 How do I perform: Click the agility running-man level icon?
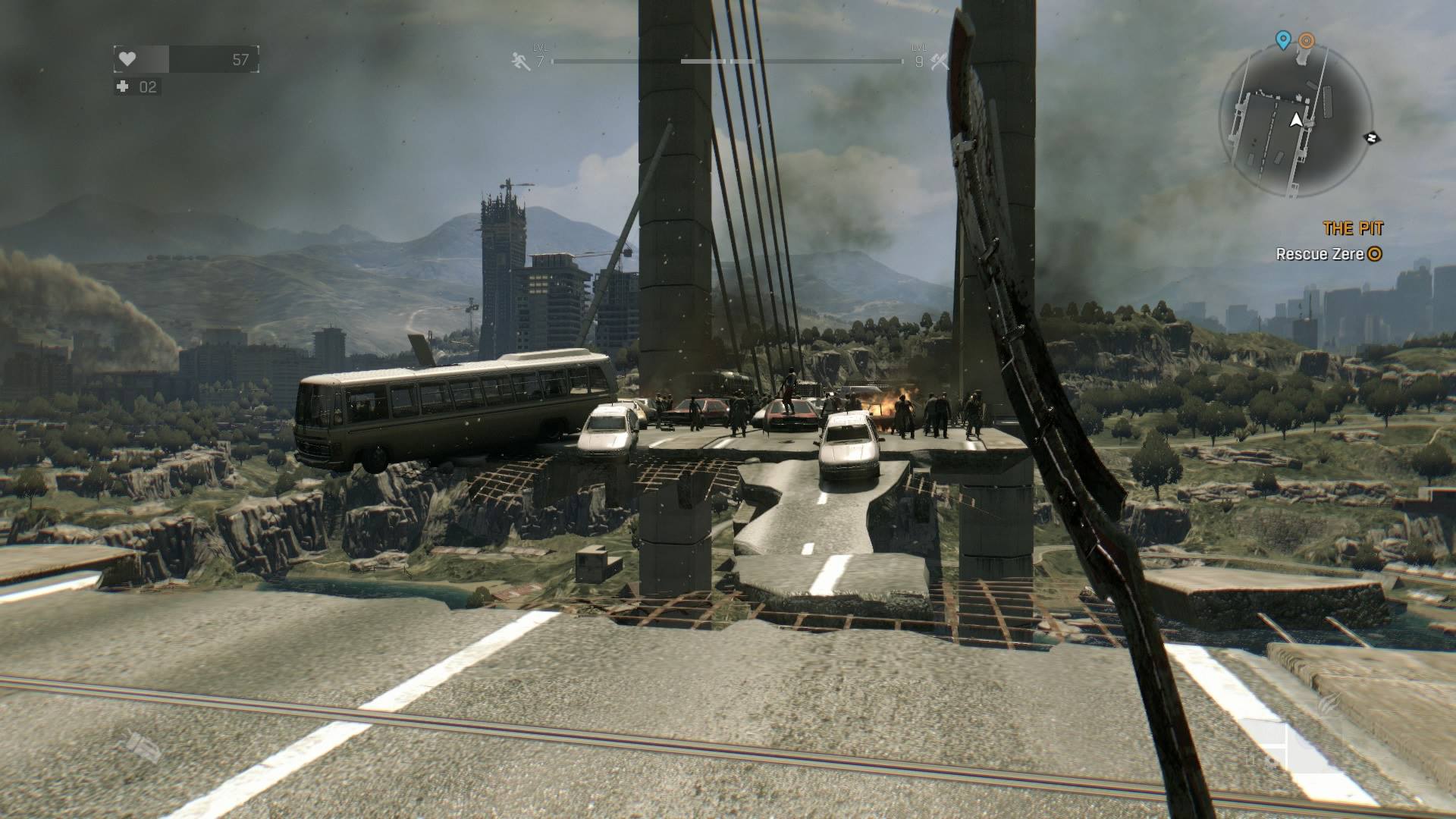coord(521,61)
